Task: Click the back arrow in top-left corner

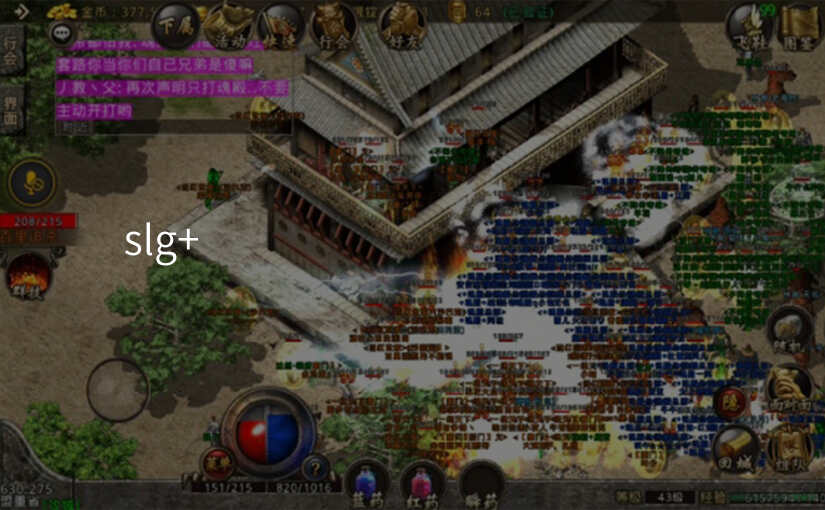Action: (20, 11)
